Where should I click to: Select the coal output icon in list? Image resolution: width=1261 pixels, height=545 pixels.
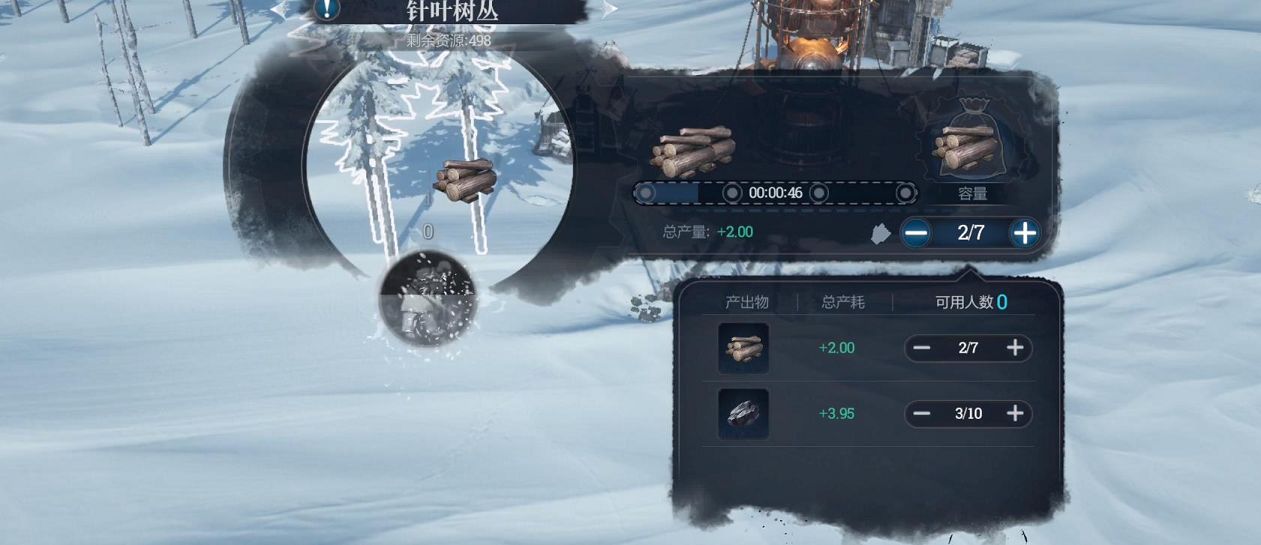click(743, 414)
